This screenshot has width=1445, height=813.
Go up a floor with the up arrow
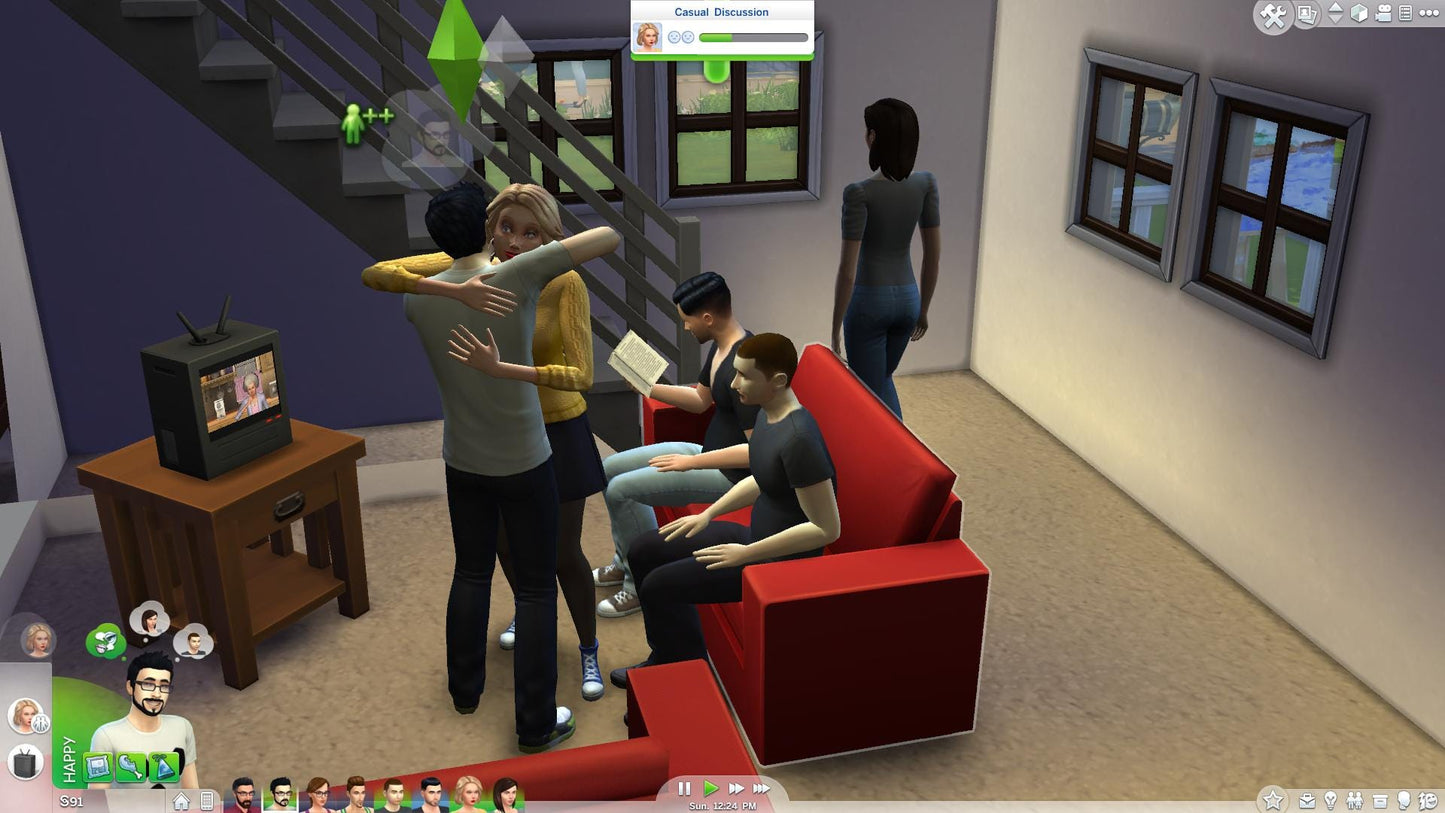(x=1334, y=8)
